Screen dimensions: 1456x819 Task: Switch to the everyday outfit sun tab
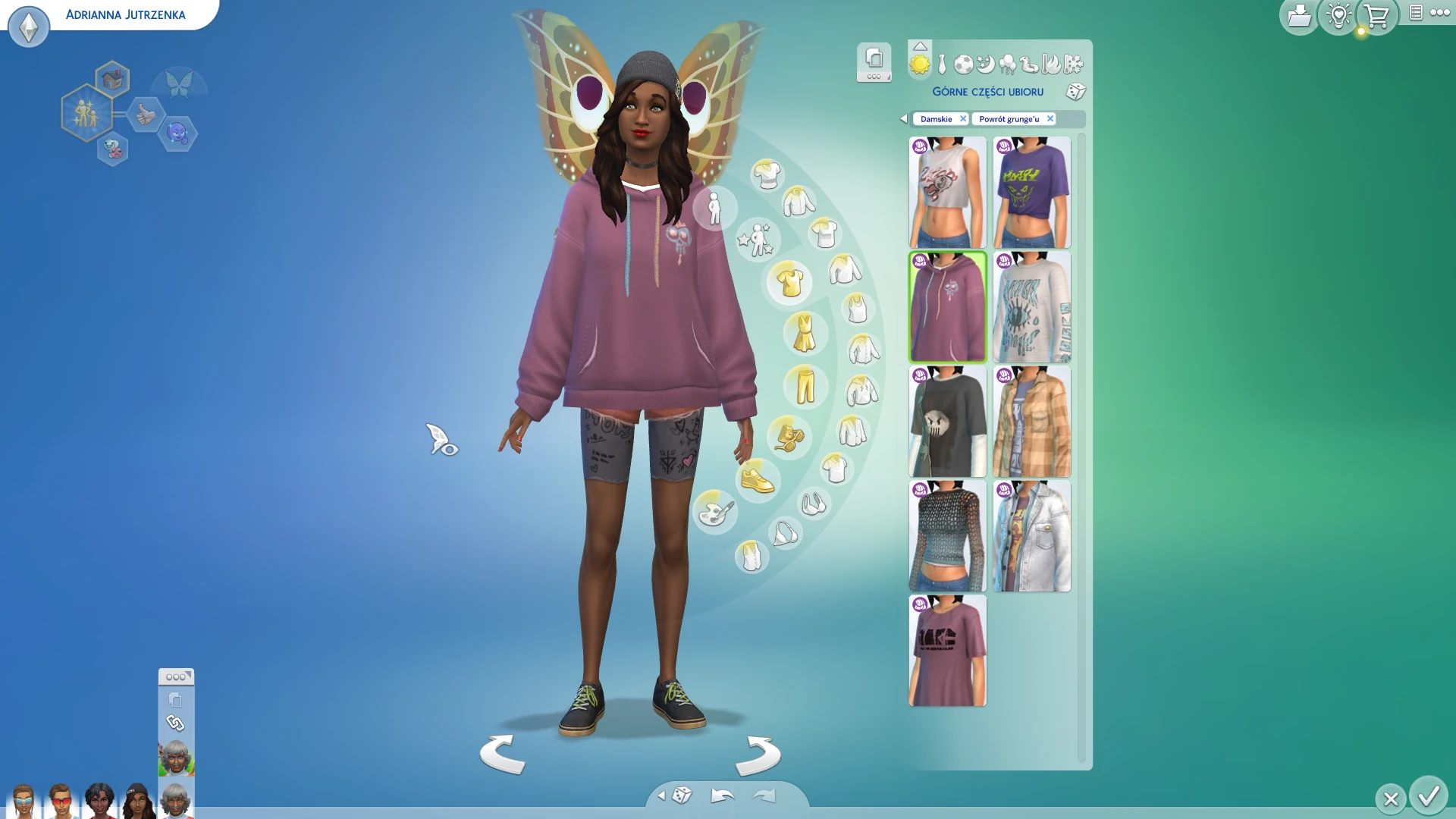pyautogui.click(x=919, y=65)
